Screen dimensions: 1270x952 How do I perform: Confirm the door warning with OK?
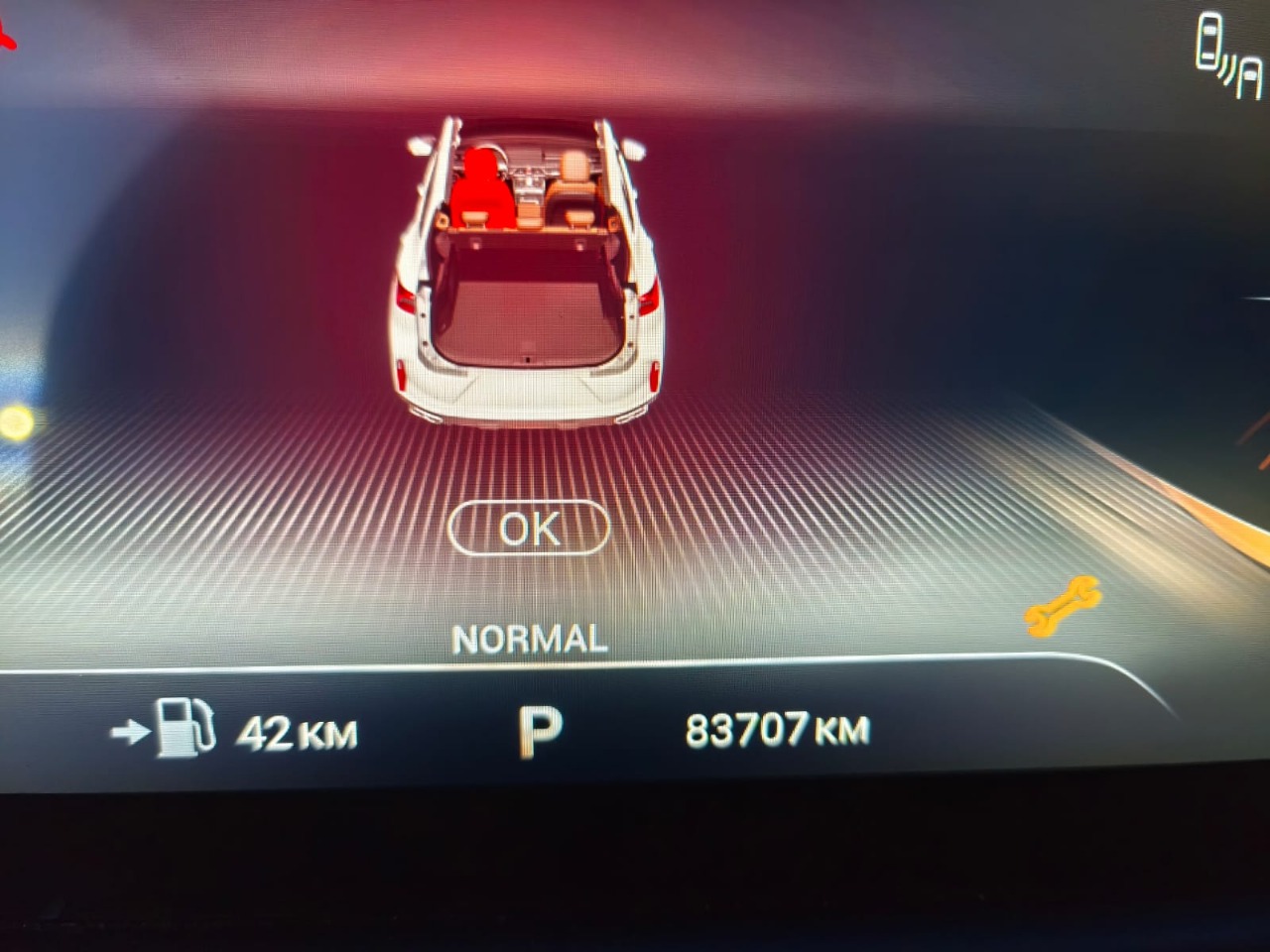[x=529, y=529]
